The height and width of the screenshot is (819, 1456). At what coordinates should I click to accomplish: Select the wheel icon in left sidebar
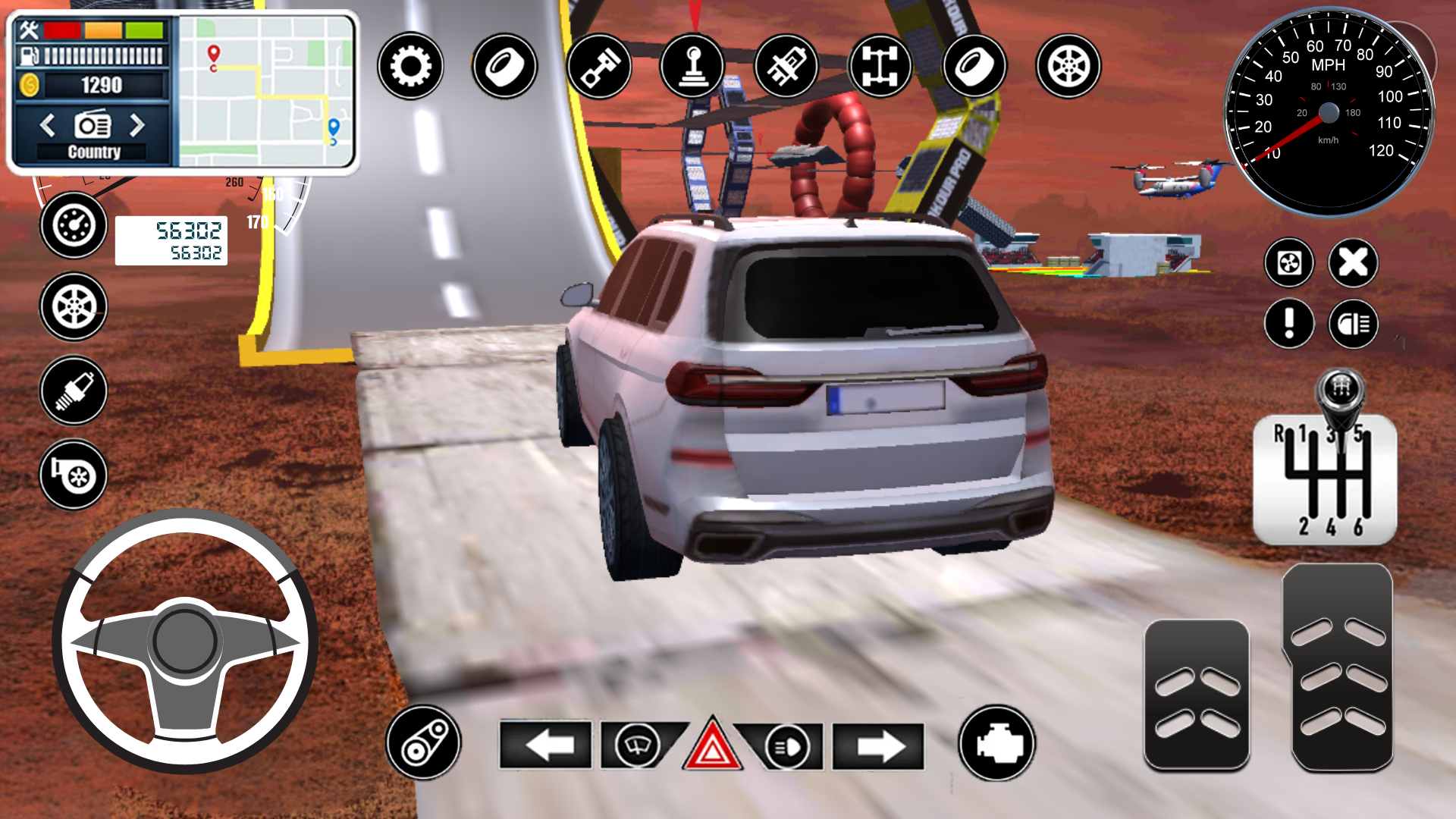[x=73, y=307]
